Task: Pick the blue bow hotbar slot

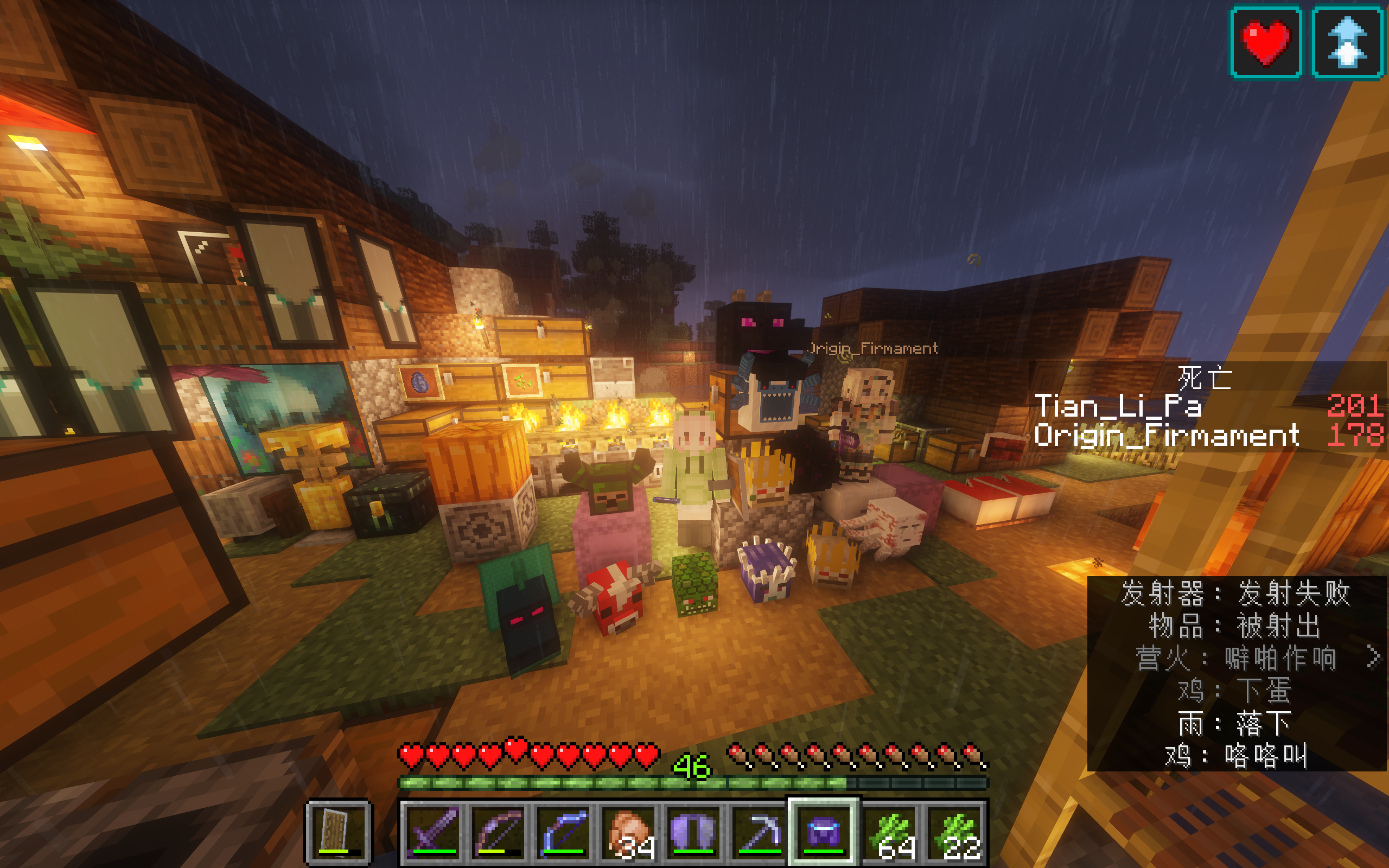Action: [564, 832]
